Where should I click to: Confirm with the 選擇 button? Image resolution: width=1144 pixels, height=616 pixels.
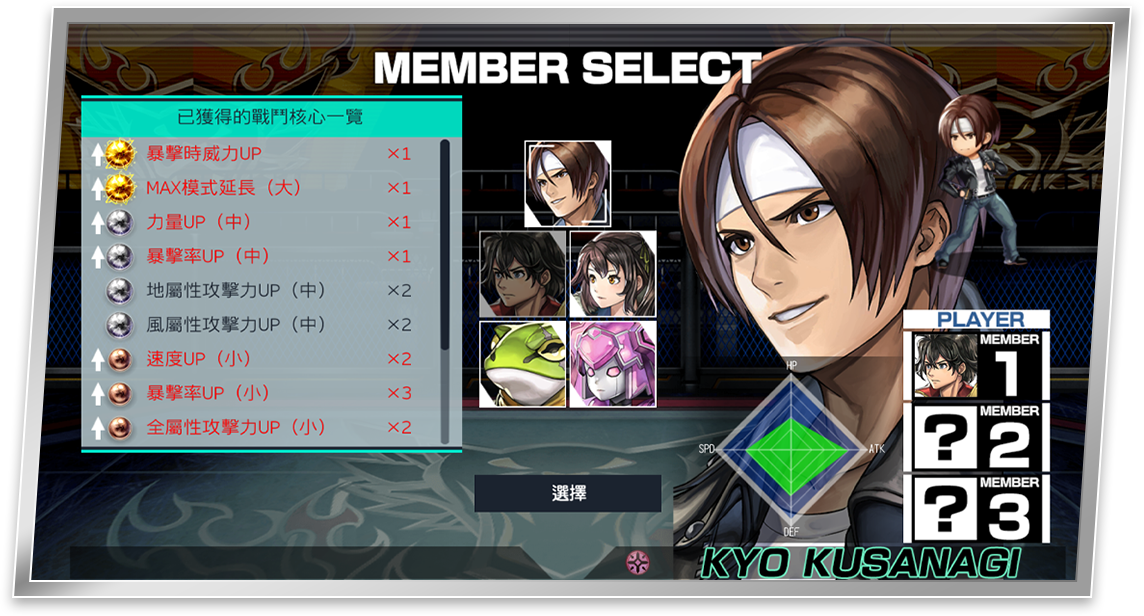click(x=568, y=493)
